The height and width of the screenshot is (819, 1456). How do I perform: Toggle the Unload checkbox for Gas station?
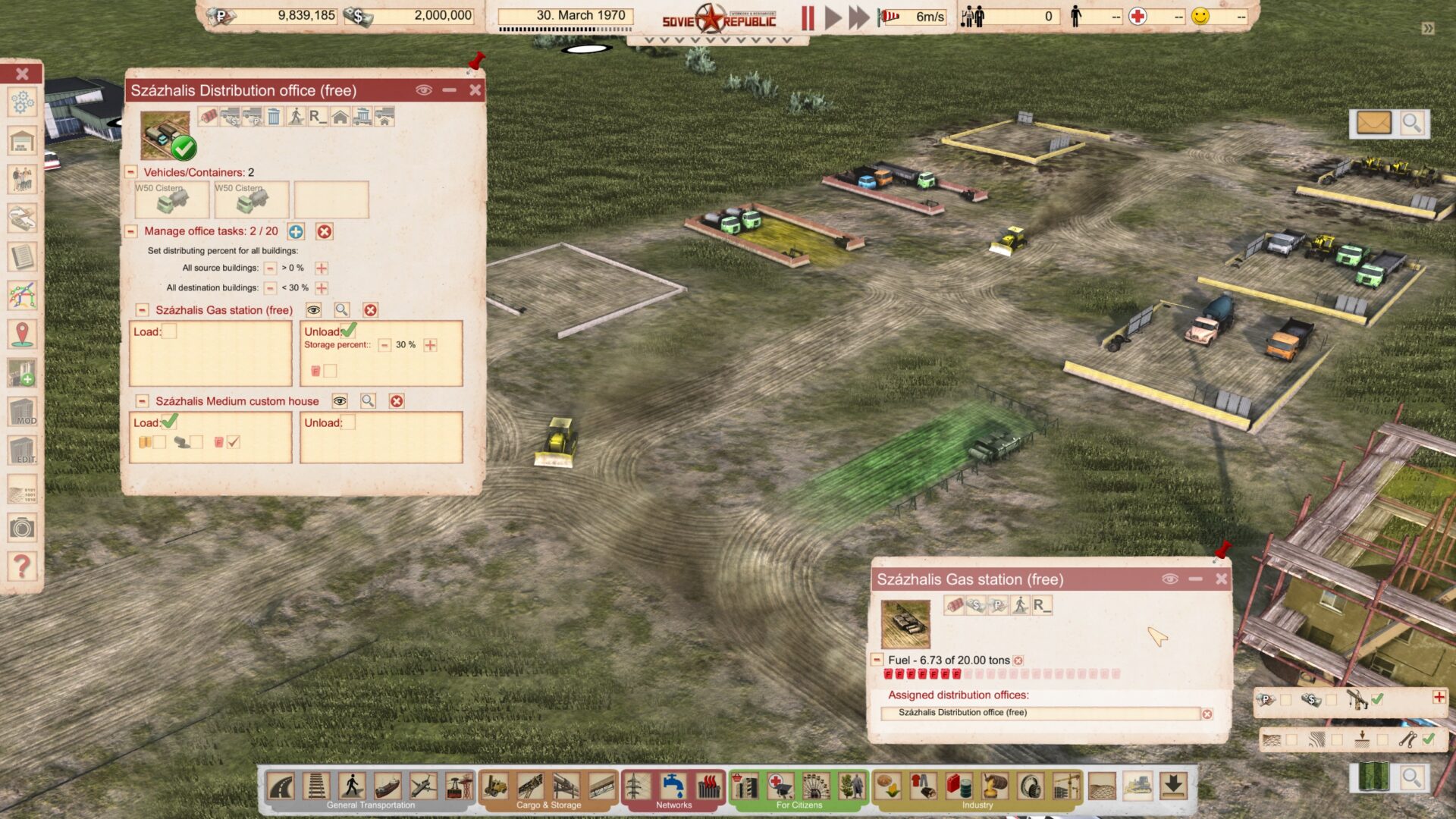(x=348, y=331)
